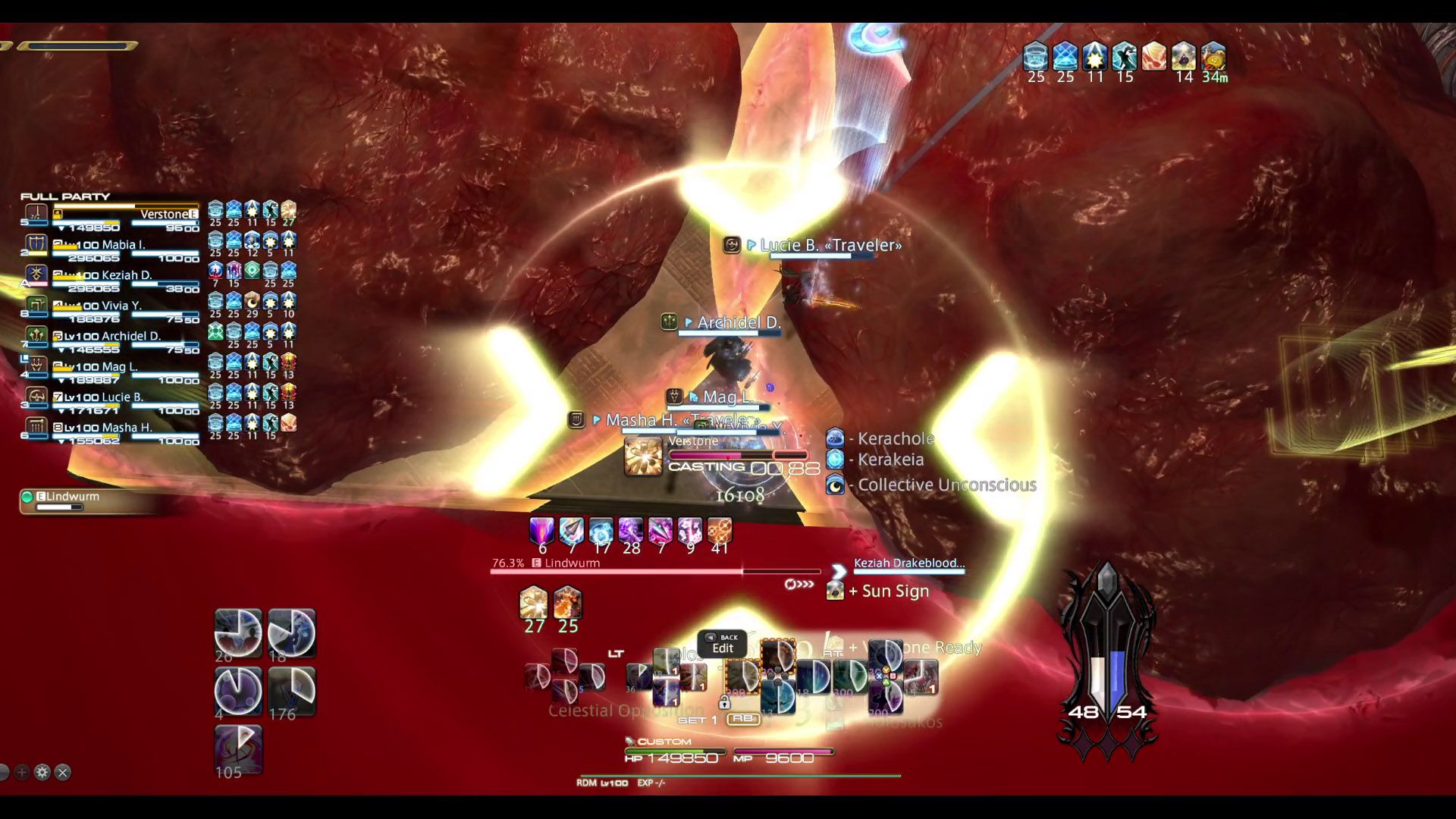Activate the cooldown ability showing 105
This screenshot has width=1456, height=819.
(238, 749)
